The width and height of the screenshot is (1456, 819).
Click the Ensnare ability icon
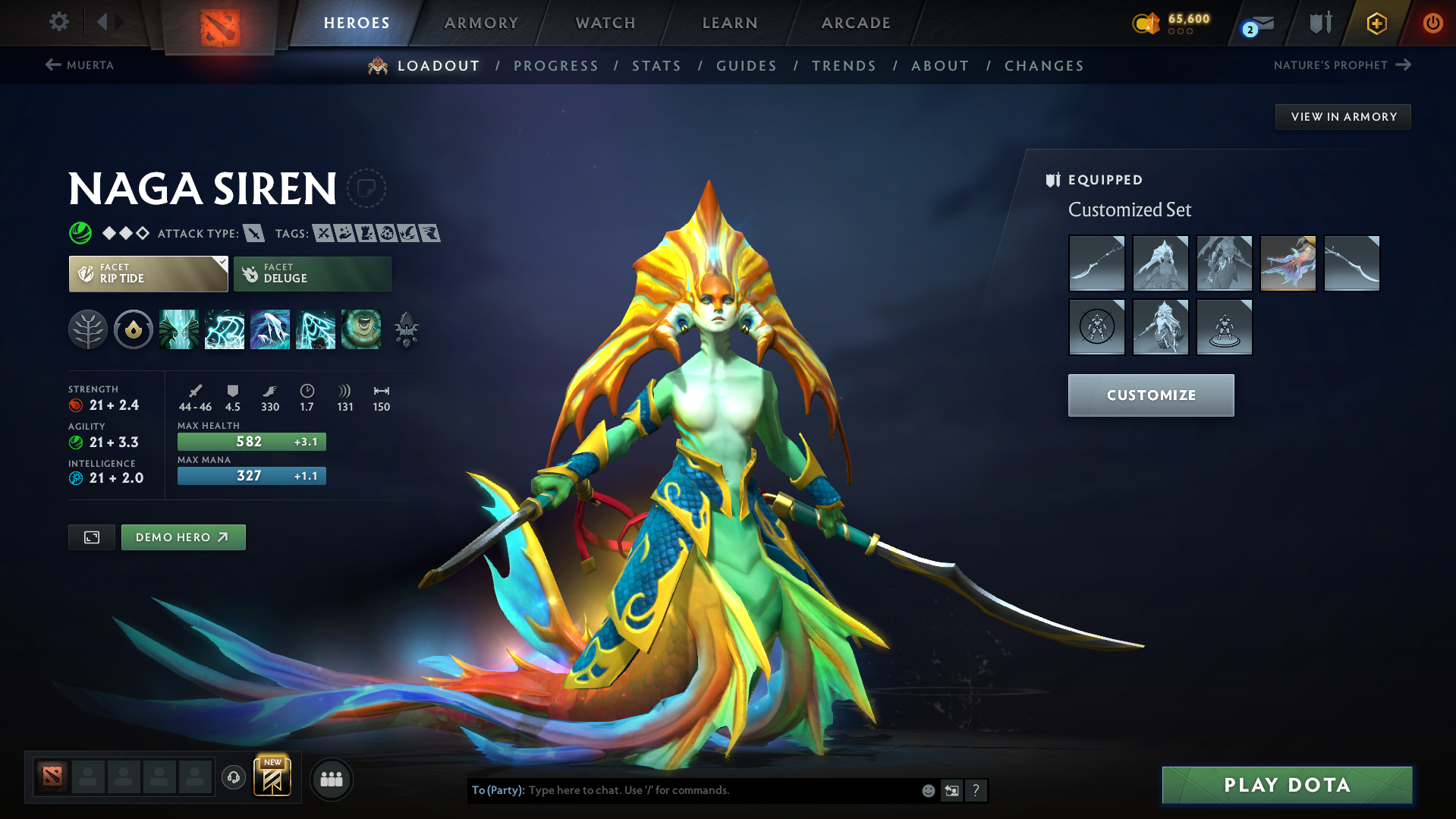pyautogui.click(x=225, y=329)
